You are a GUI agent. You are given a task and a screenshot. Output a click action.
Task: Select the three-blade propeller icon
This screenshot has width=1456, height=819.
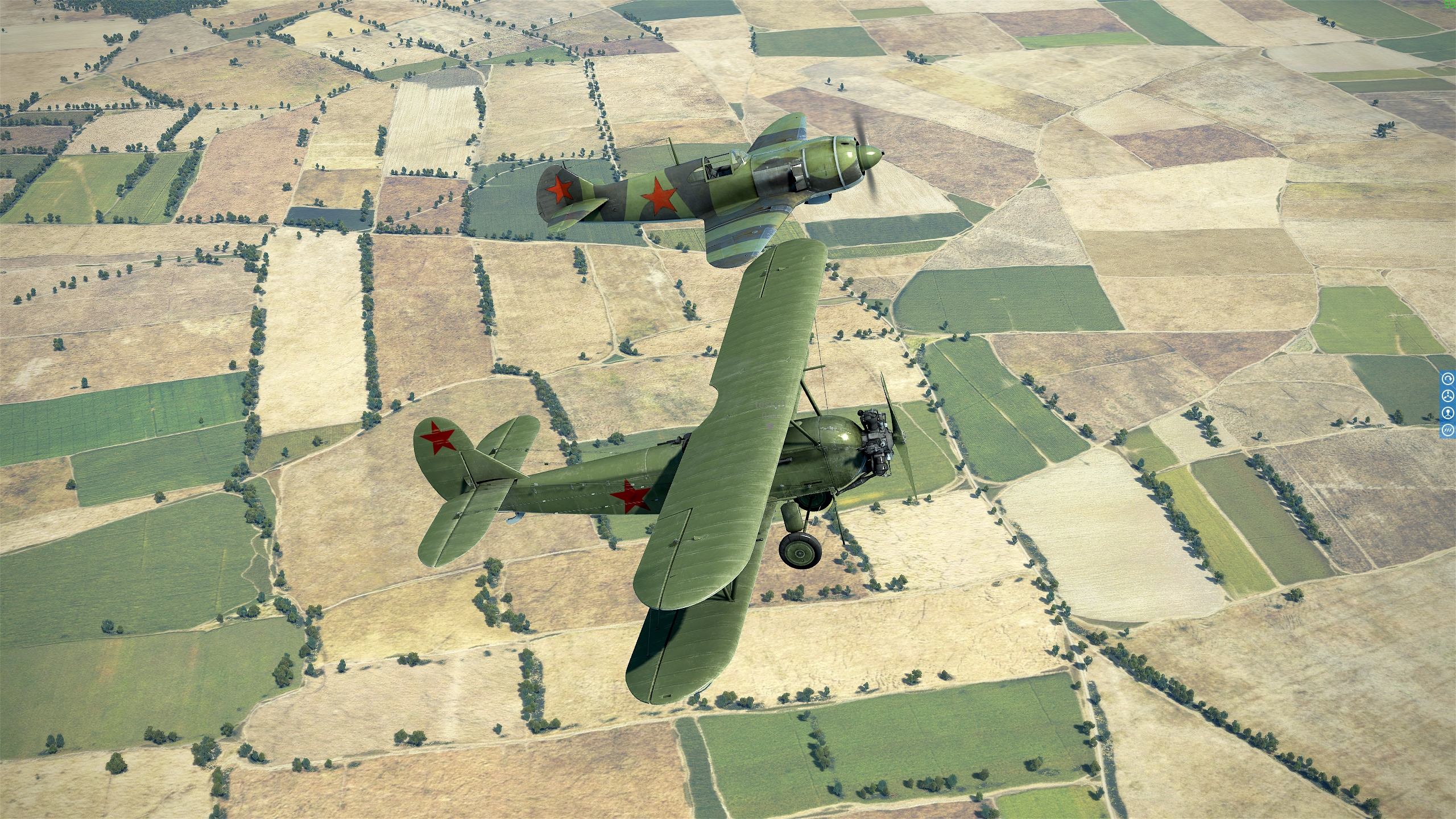1448,396
